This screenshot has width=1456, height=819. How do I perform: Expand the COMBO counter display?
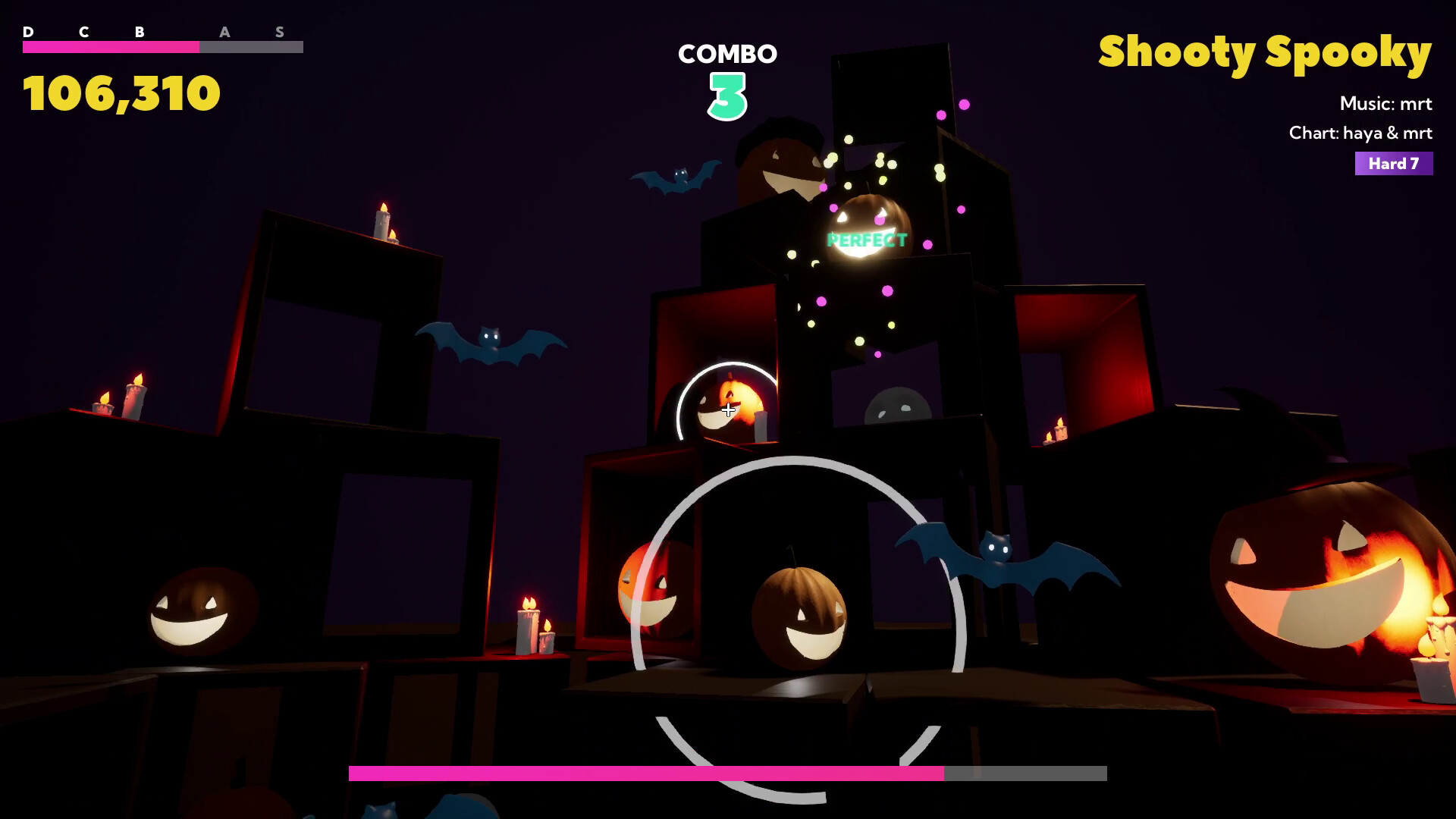(727, 54)
